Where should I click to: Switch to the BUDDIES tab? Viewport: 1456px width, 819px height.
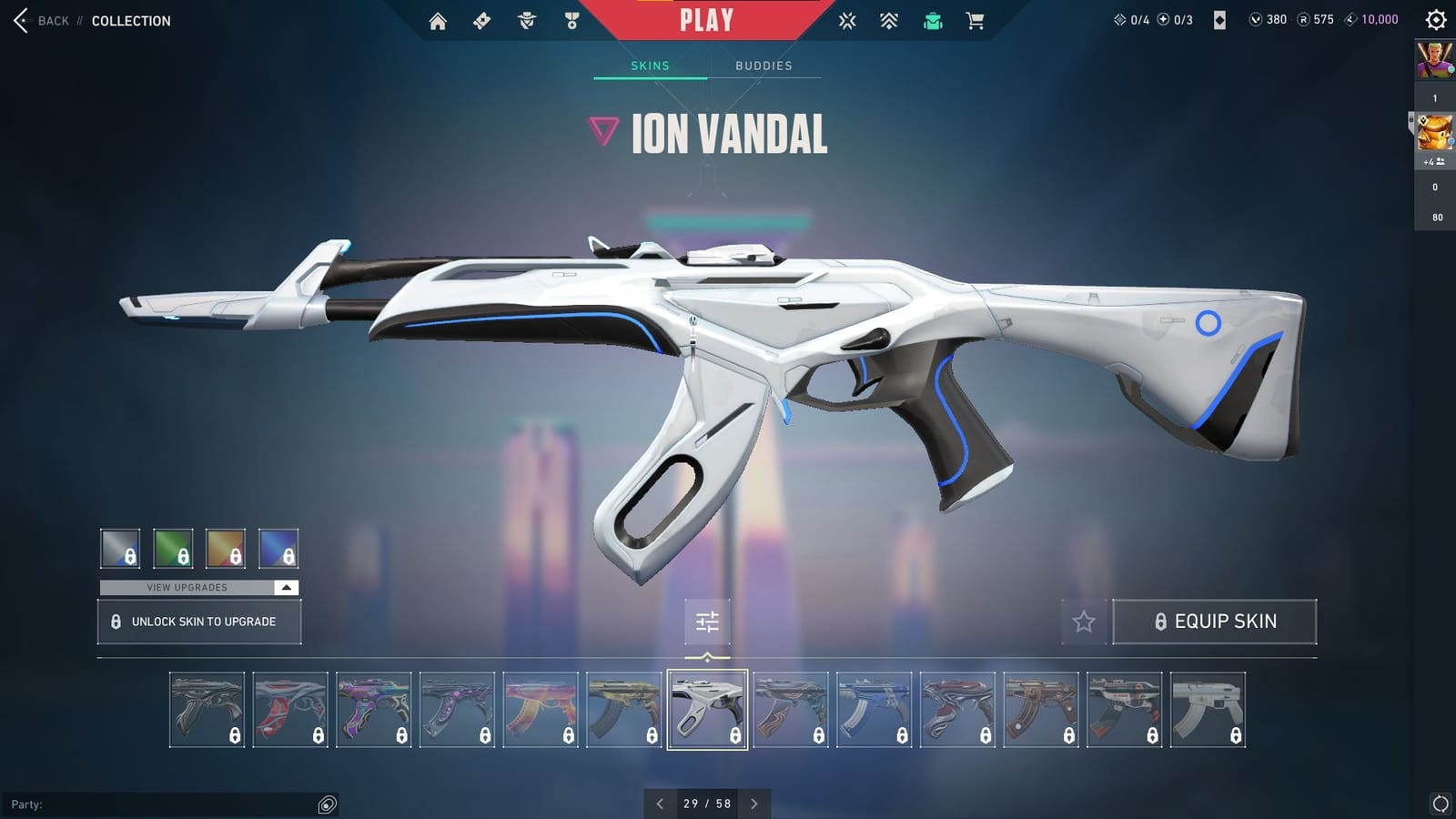[x=764, y=65]
